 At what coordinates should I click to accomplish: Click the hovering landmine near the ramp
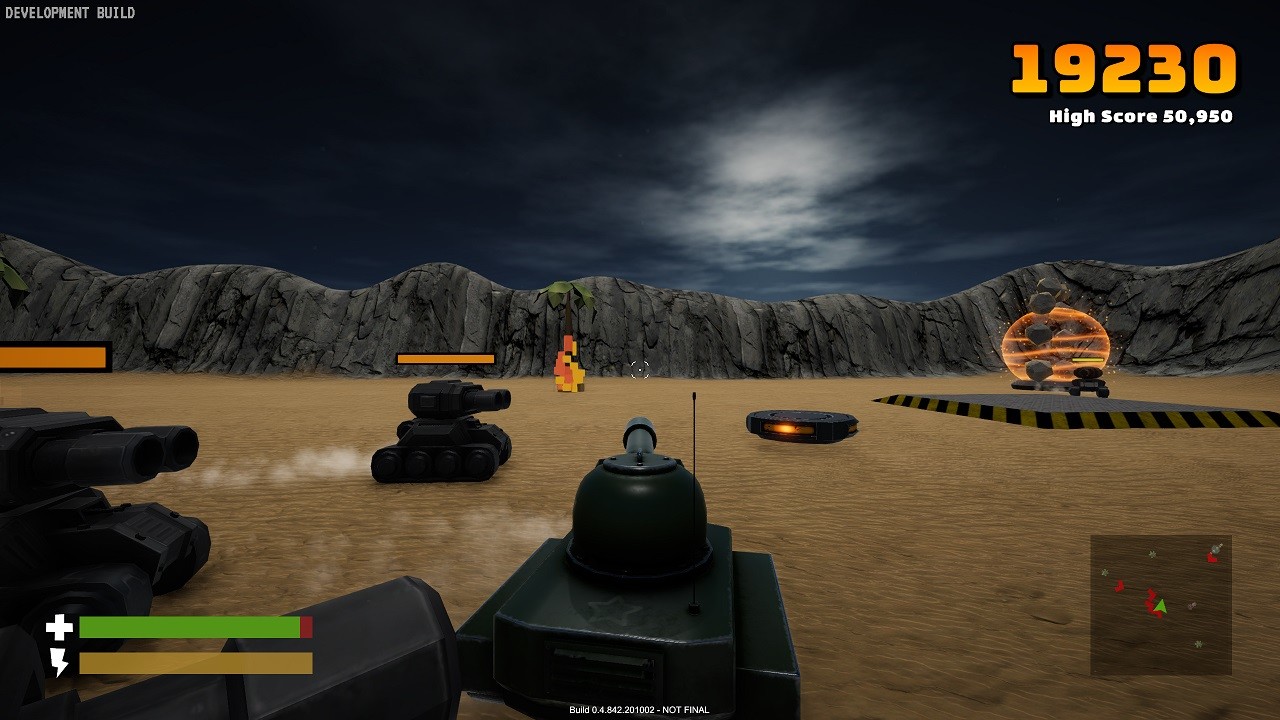coord(800,425)
